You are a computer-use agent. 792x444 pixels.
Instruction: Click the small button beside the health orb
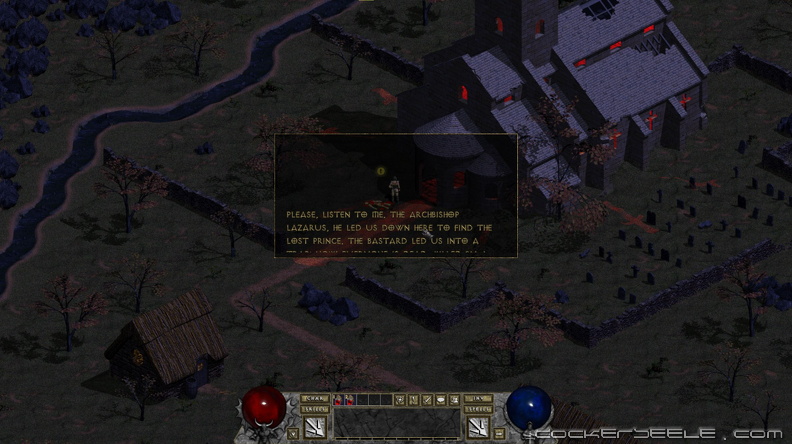coord(293,433)
